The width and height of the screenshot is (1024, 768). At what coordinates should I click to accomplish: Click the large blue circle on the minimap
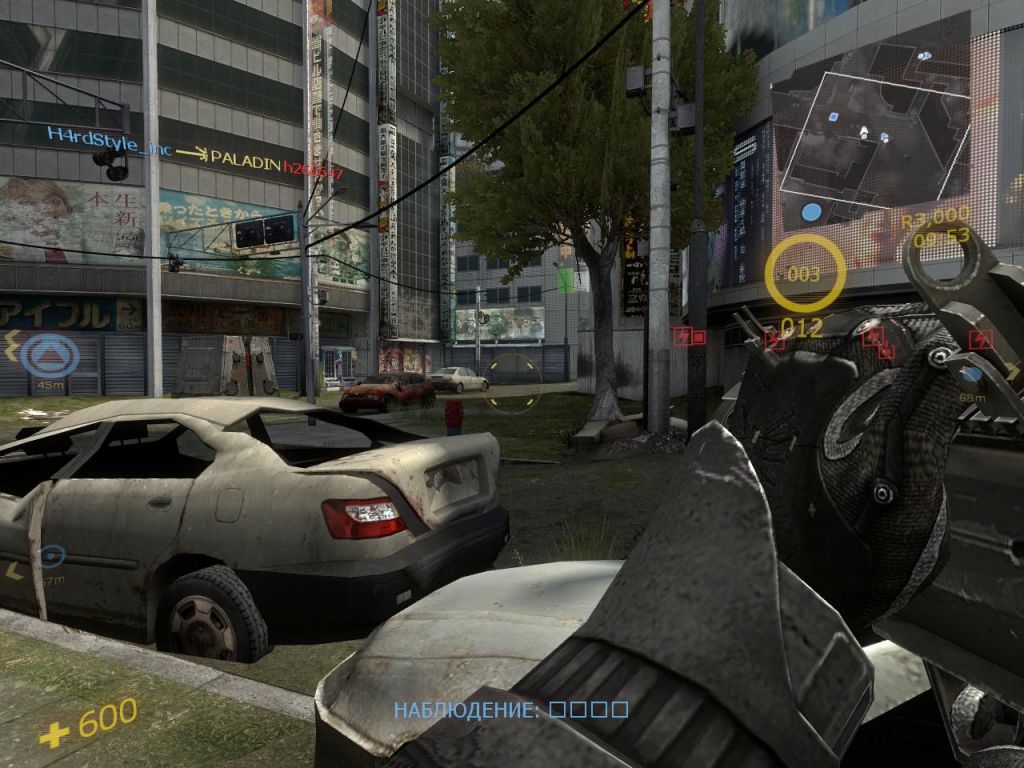click(811, 212)
